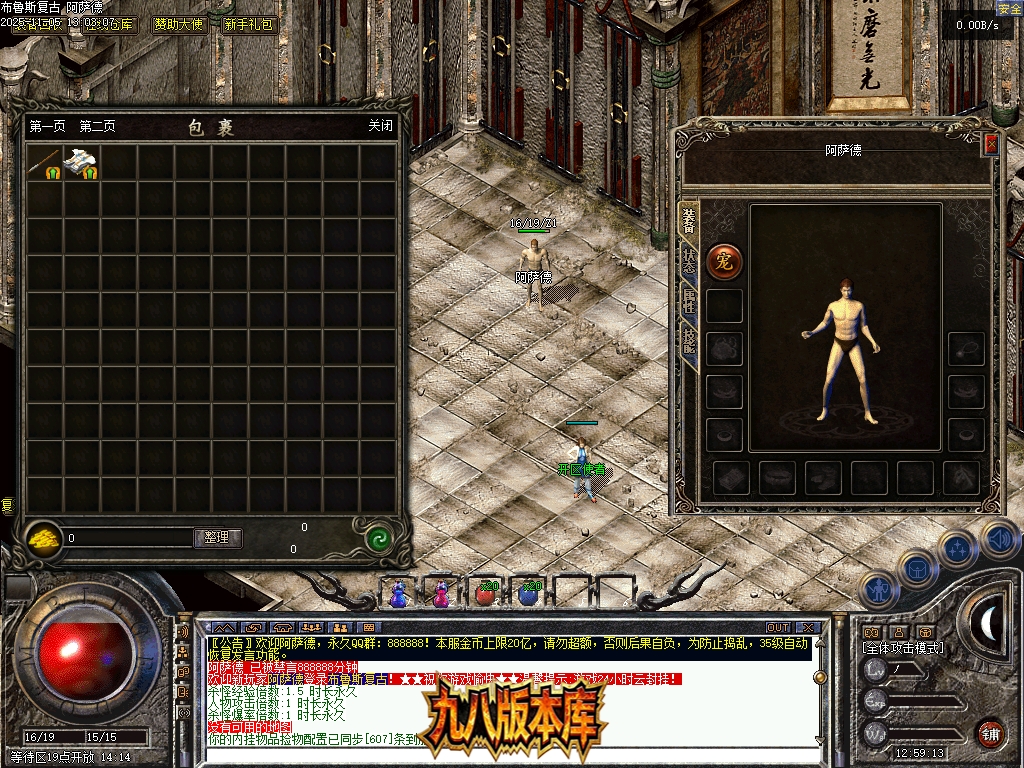1024x768 pixels.
Task: Sort the bag with the 整理 button
Action: 217,538
